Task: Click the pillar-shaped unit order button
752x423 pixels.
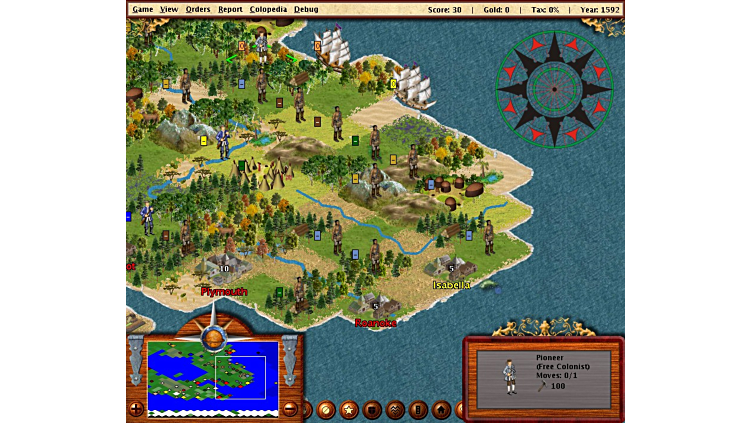Action: pos(418,409)
